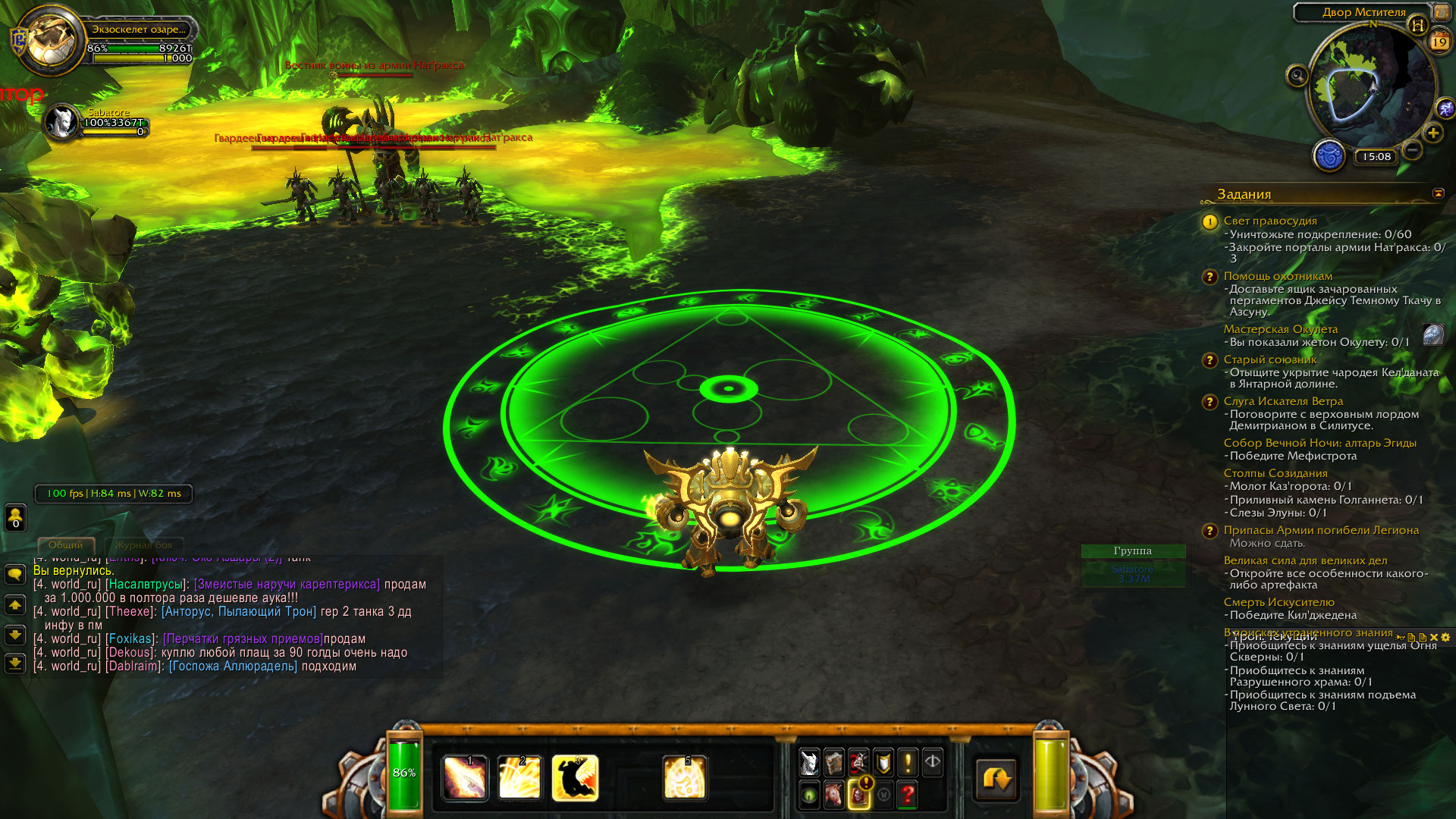Cast the glowing rune ability in slot 5
Image resolution: width=1456 pixels, height=819 pixels.
click(685, 778)
